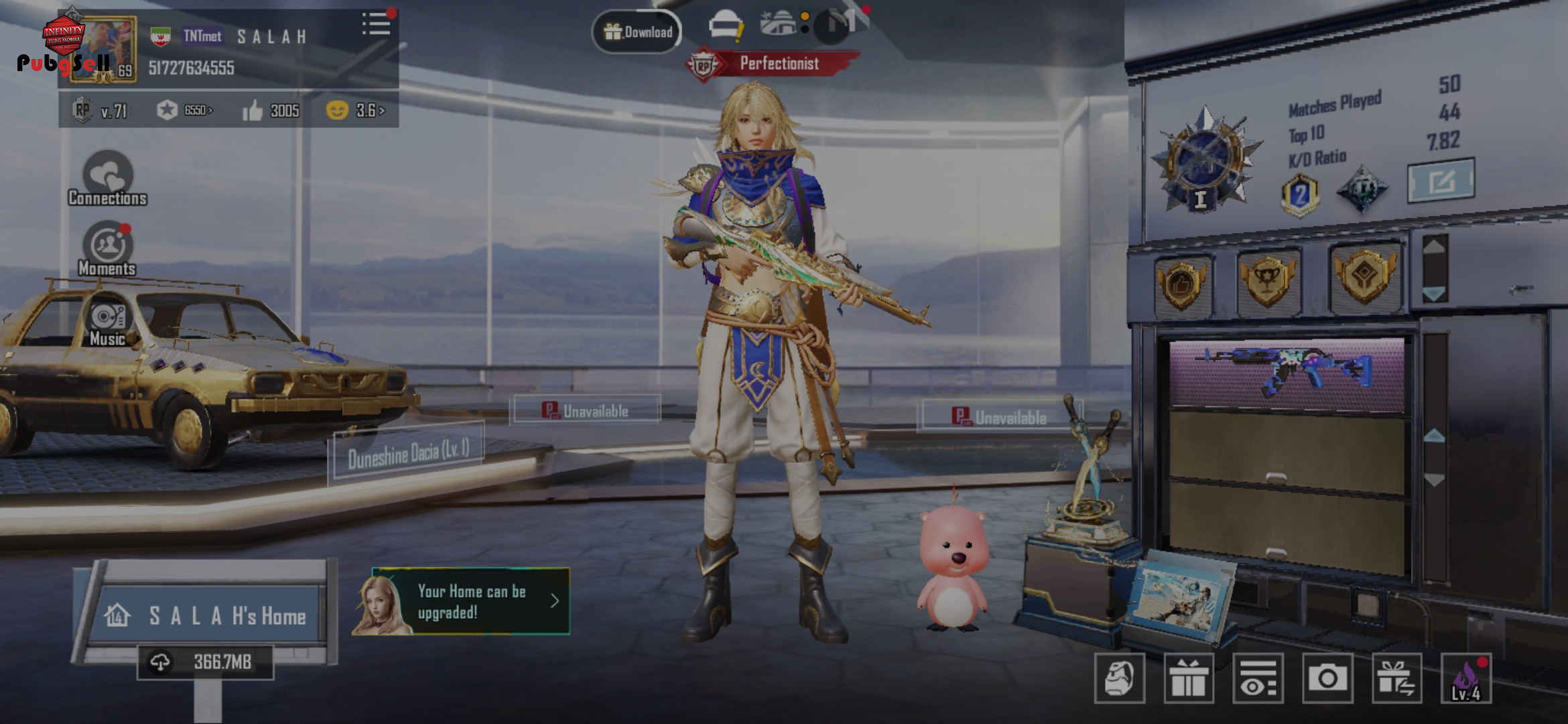
Task: Select the thumbs-up achievement badge
Action: (1181, 284)
